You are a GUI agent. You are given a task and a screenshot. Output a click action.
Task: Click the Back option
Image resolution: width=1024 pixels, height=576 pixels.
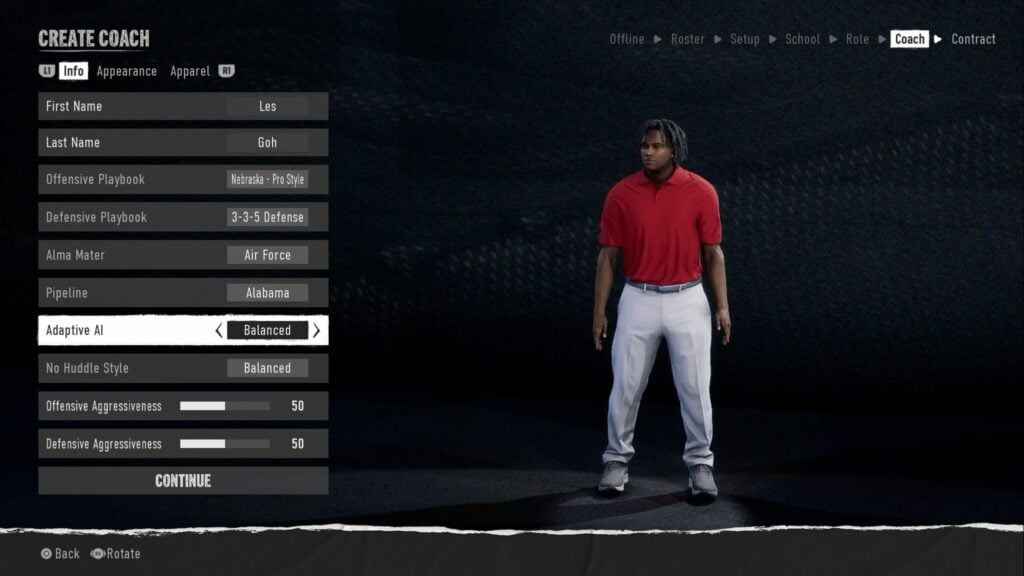[60, 554]
